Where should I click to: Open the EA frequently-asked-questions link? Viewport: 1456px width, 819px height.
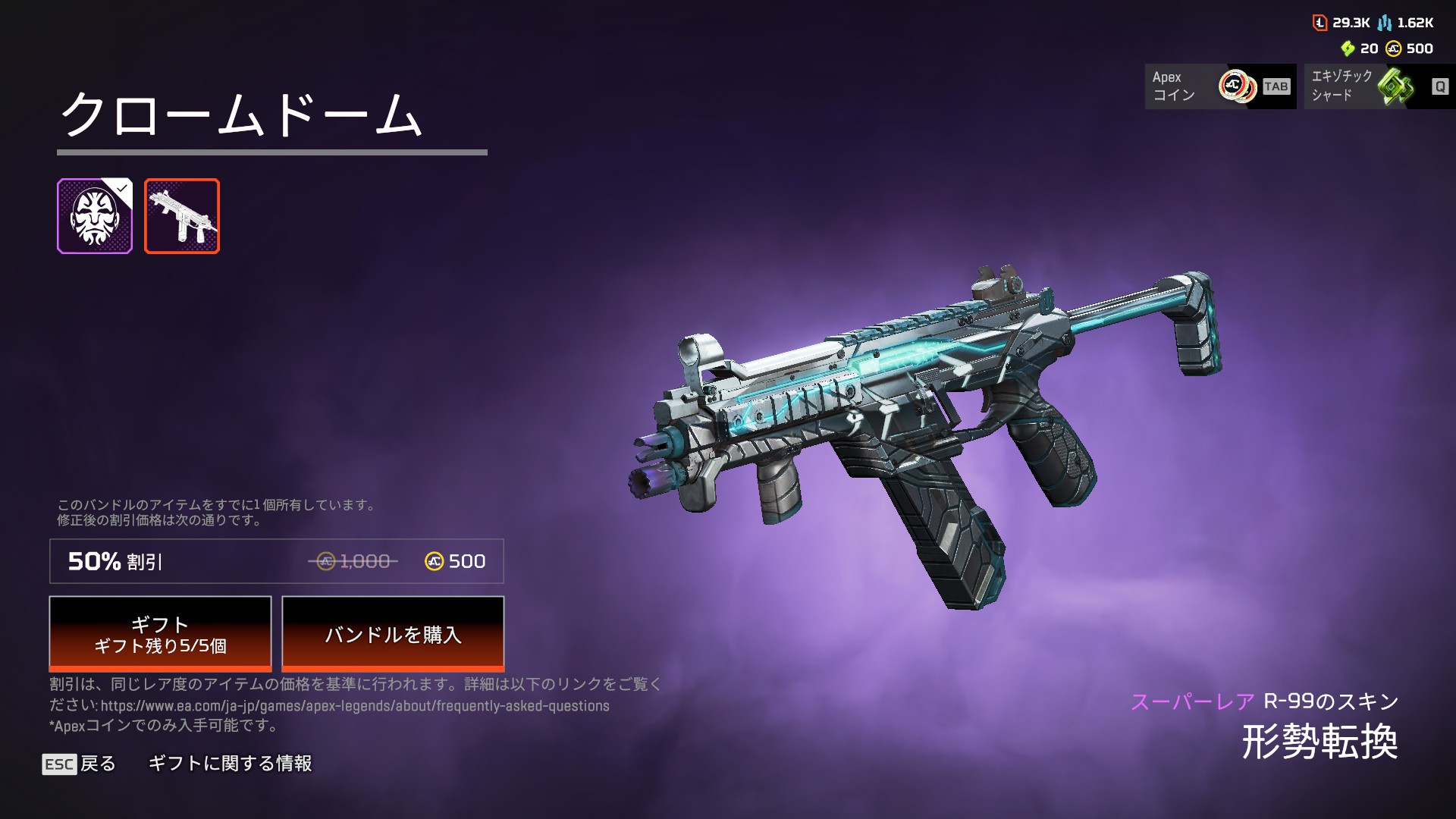tap(355, 706)
